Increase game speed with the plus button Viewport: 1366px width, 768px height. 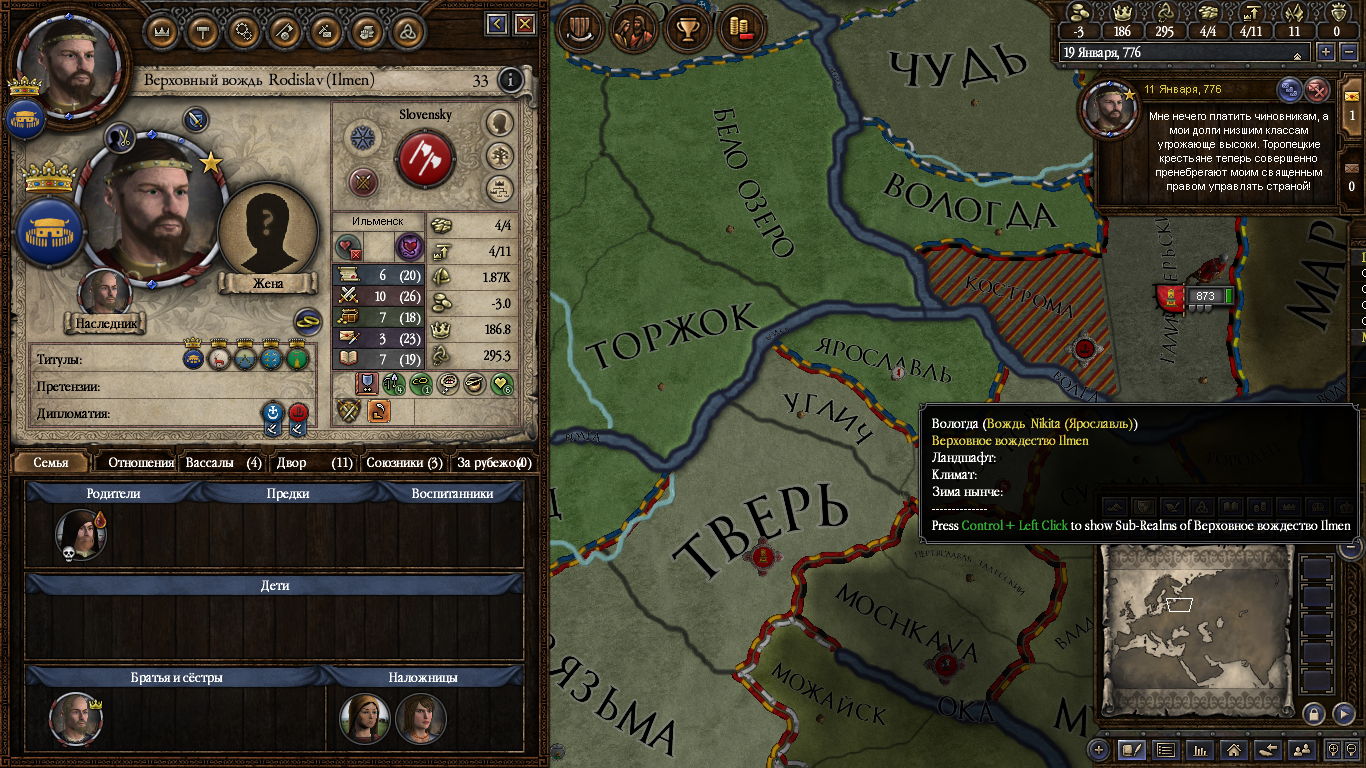tap(1326, 52)
